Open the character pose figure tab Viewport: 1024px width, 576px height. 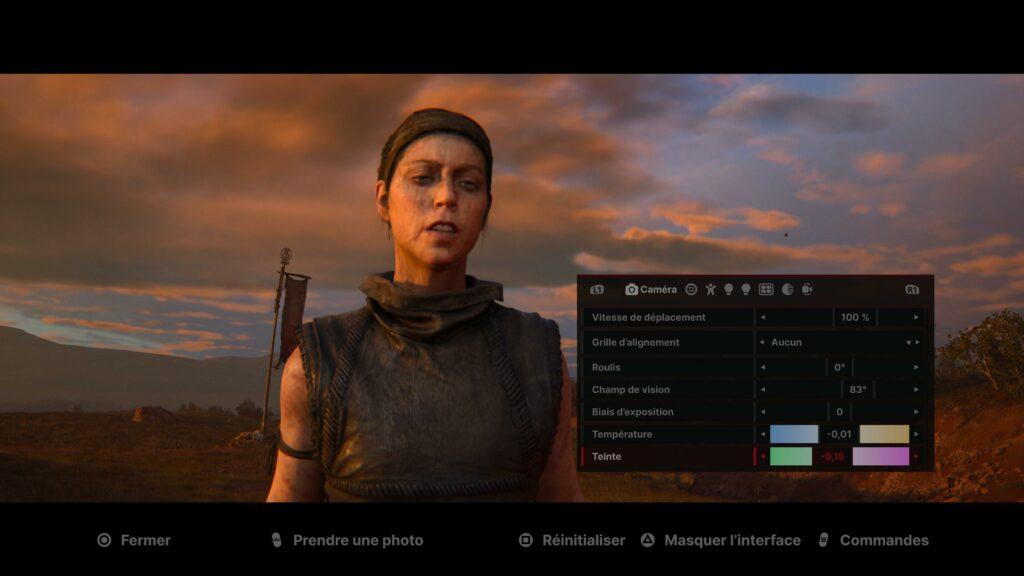[710, 289]
